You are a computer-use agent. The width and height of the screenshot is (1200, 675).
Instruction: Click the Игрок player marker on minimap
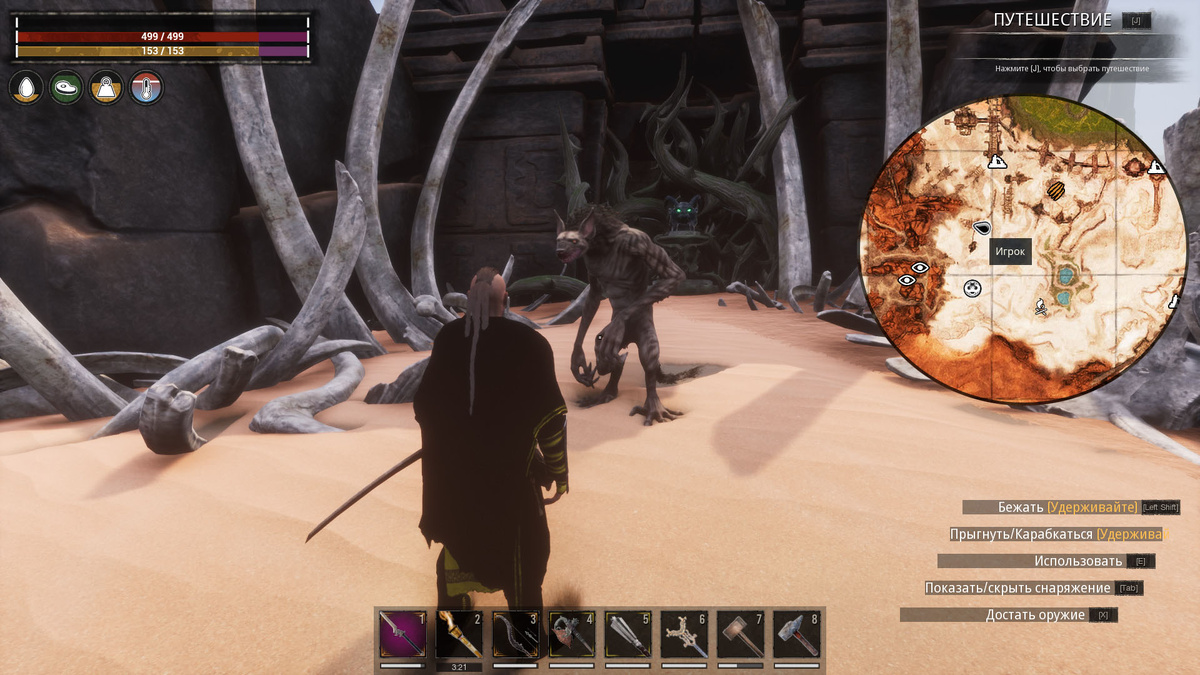(x=1009, y=251)
